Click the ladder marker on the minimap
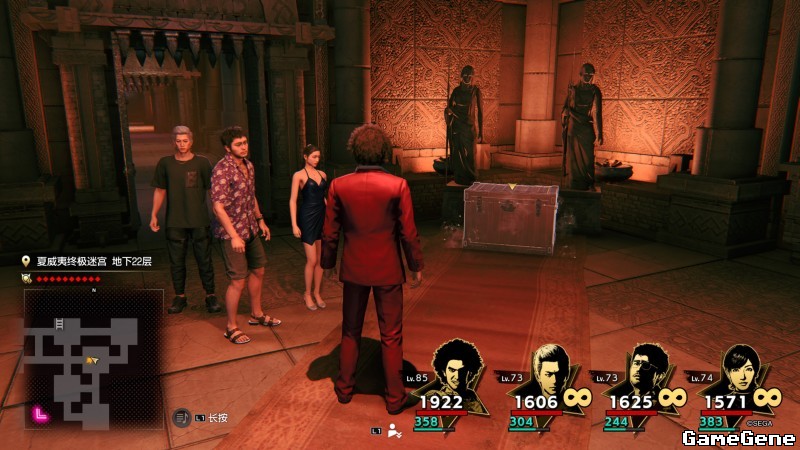The width and height of the screenshot is (800, 450). tap(59, 324)
